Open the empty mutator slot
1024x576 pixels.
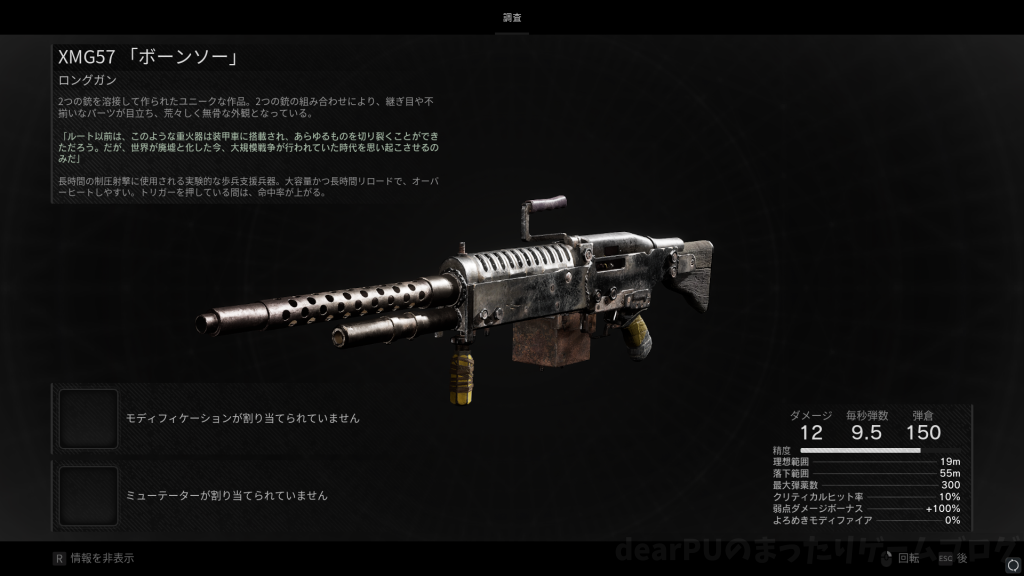[89, 495]
